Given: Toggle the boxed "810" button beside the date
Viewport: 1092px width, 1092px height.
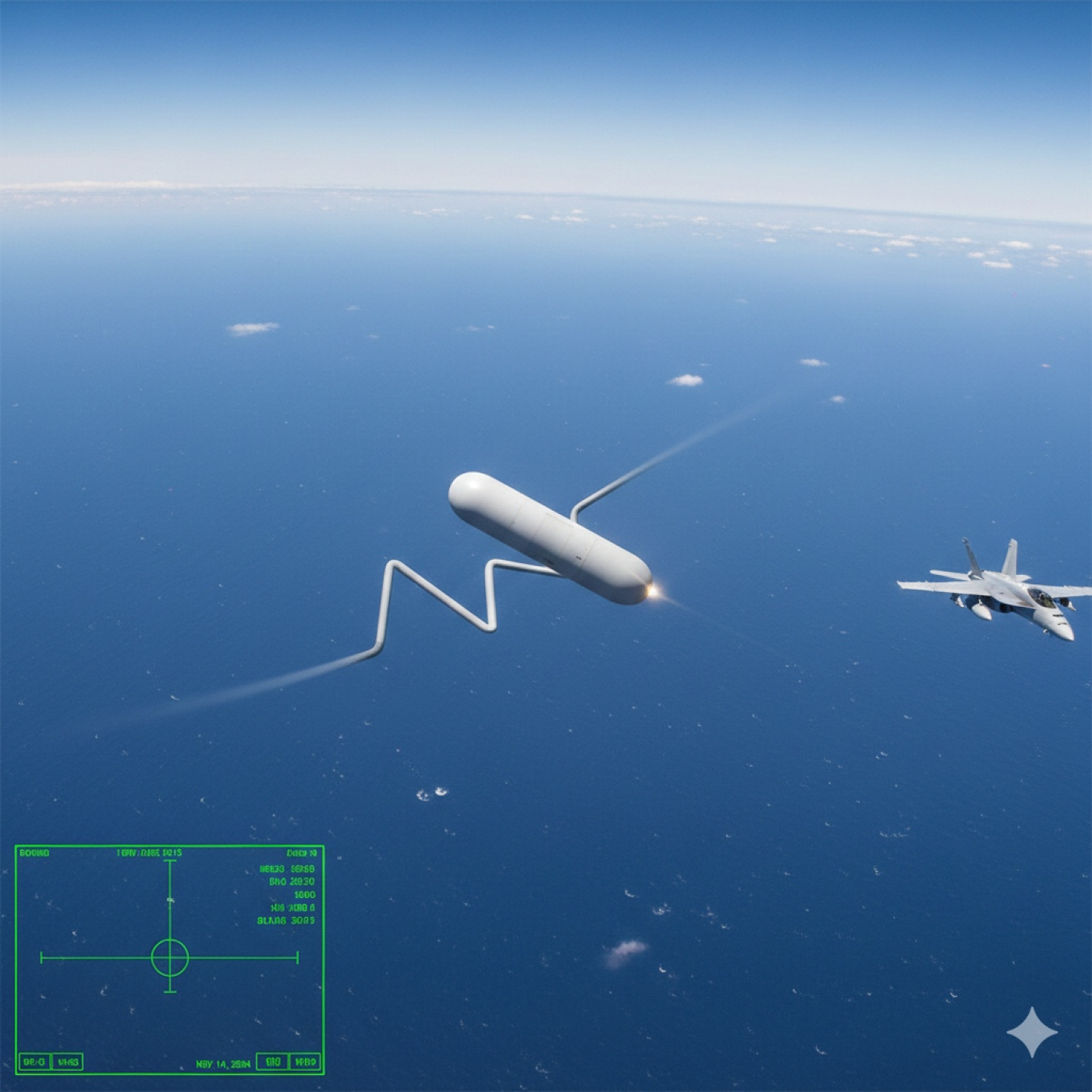Looking at the screenshot, I should [x=272, y=1062].
